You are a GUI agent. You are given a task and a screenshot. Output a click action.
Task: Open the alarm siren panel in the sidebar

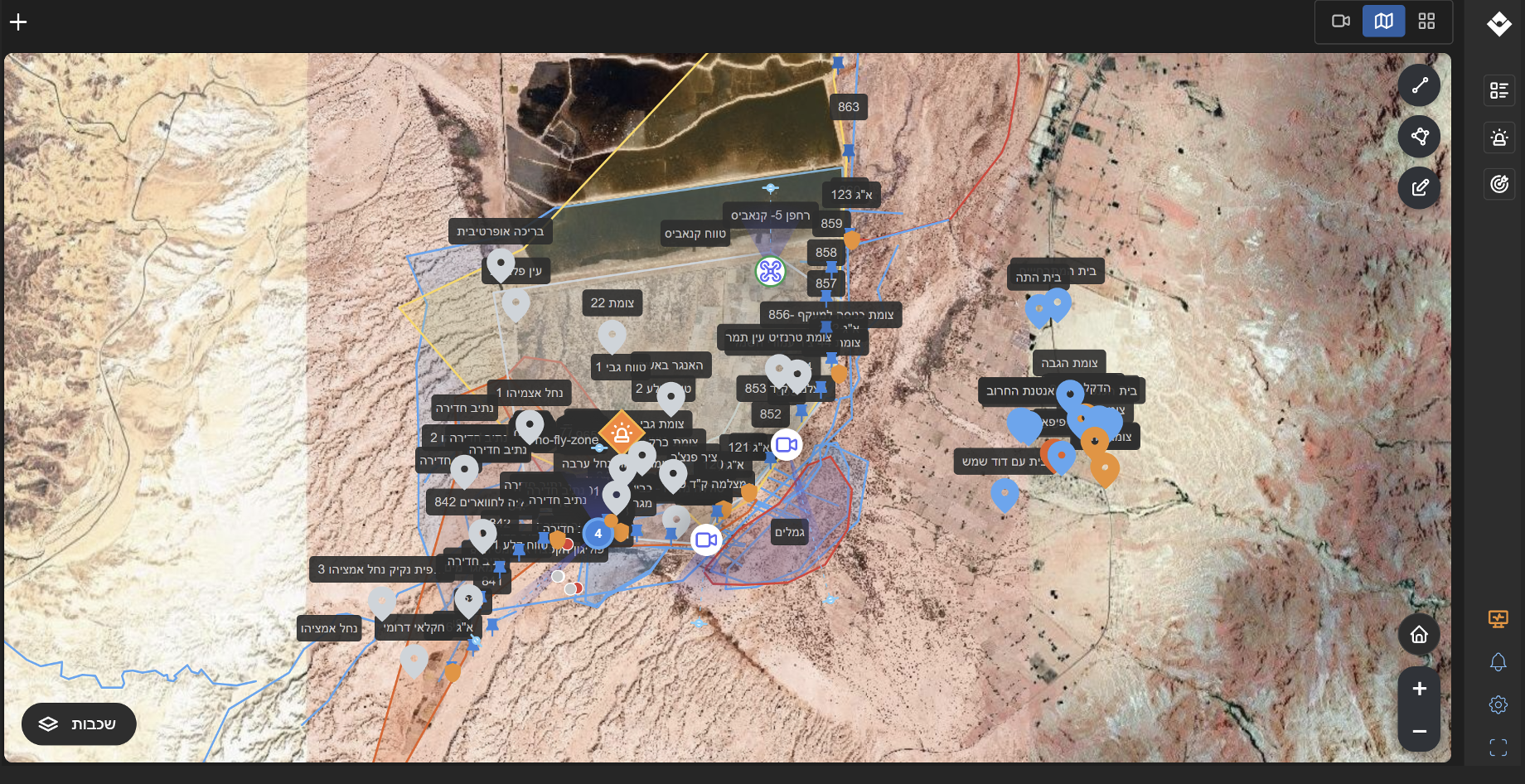1498,138
